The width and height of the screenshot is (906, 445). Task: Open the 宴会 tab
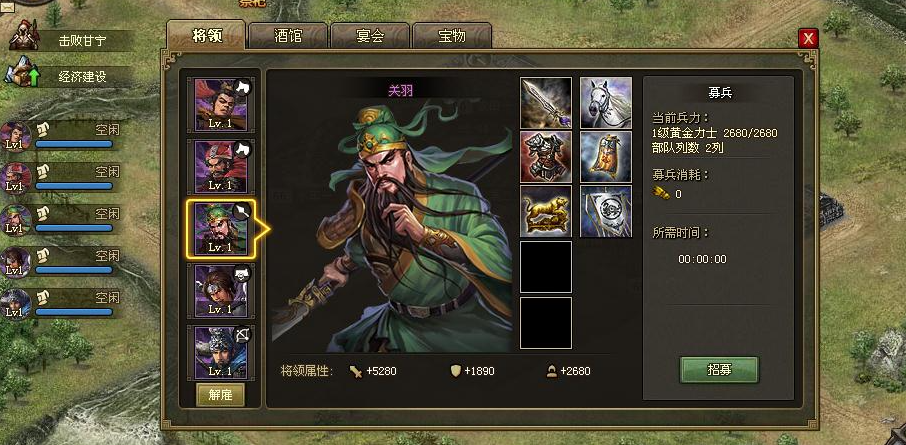[370, 37]
